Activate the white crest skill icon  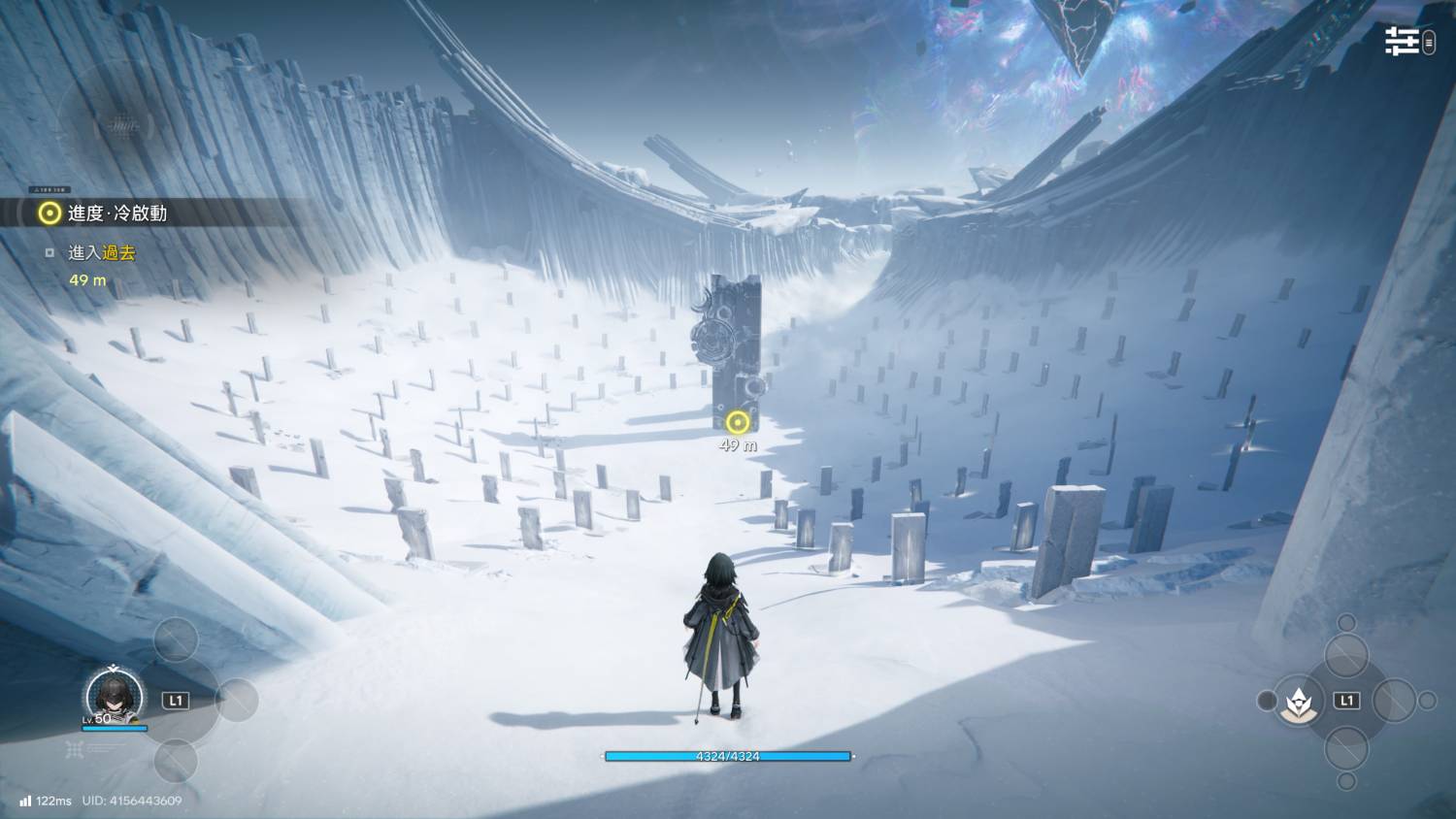pos(1297,701)
